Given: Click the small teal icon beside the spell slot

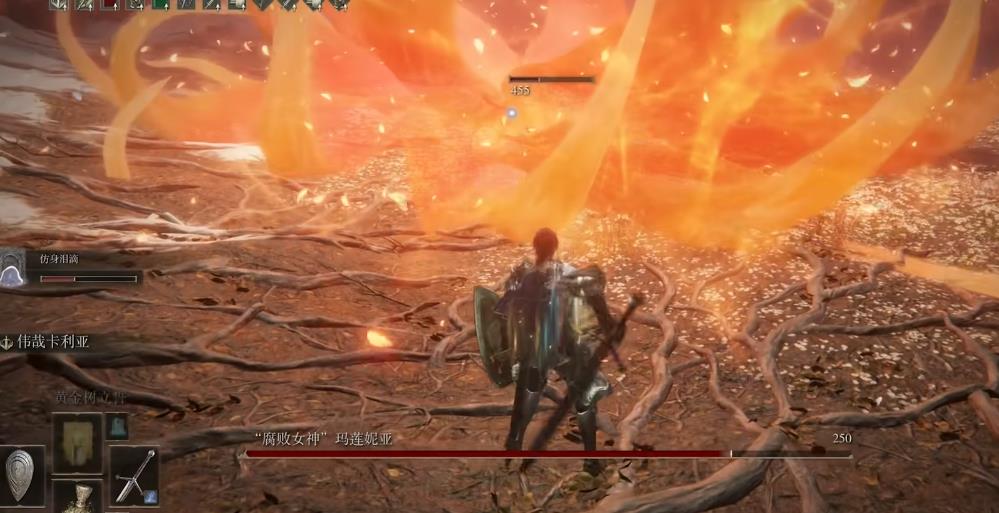Looking at the screenshot, I should pos(117,426).
